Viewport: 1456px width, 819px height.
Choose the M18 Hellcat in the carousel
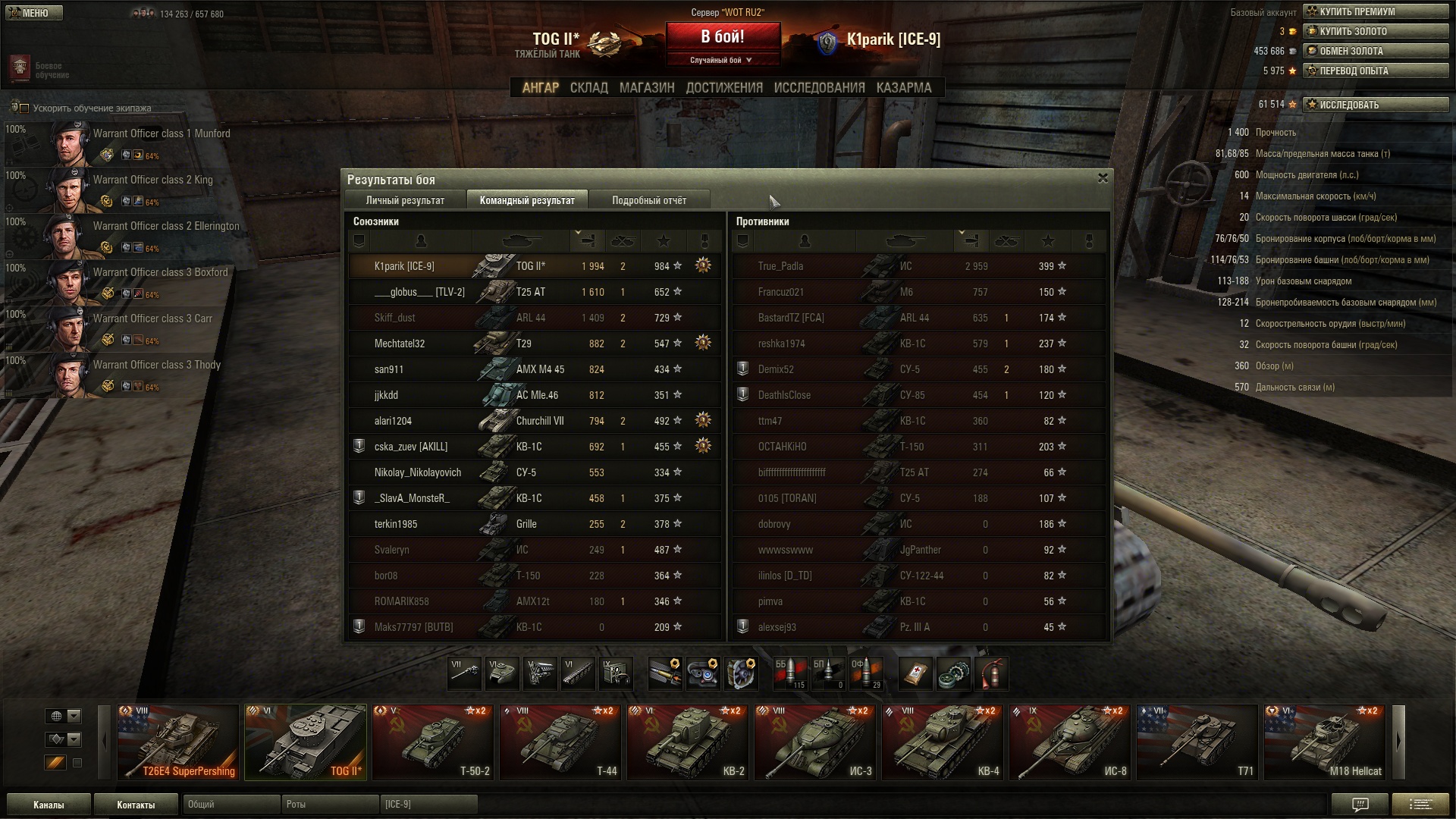1325,742
